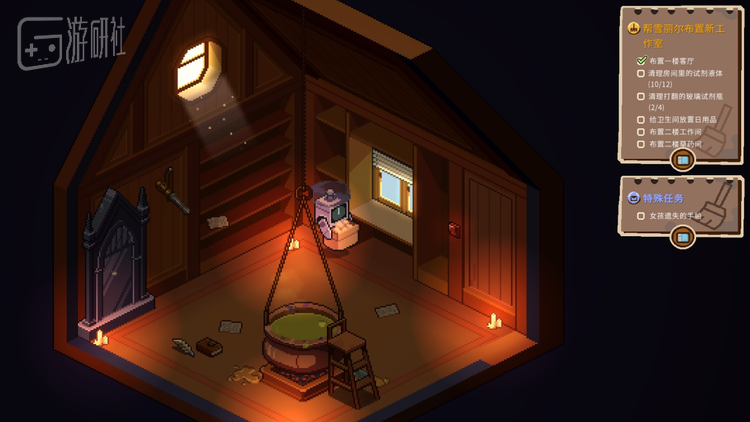Select the 女孩遗失的手帕 special task
This screenshot has height=422, width=750.
pos(676,216)
